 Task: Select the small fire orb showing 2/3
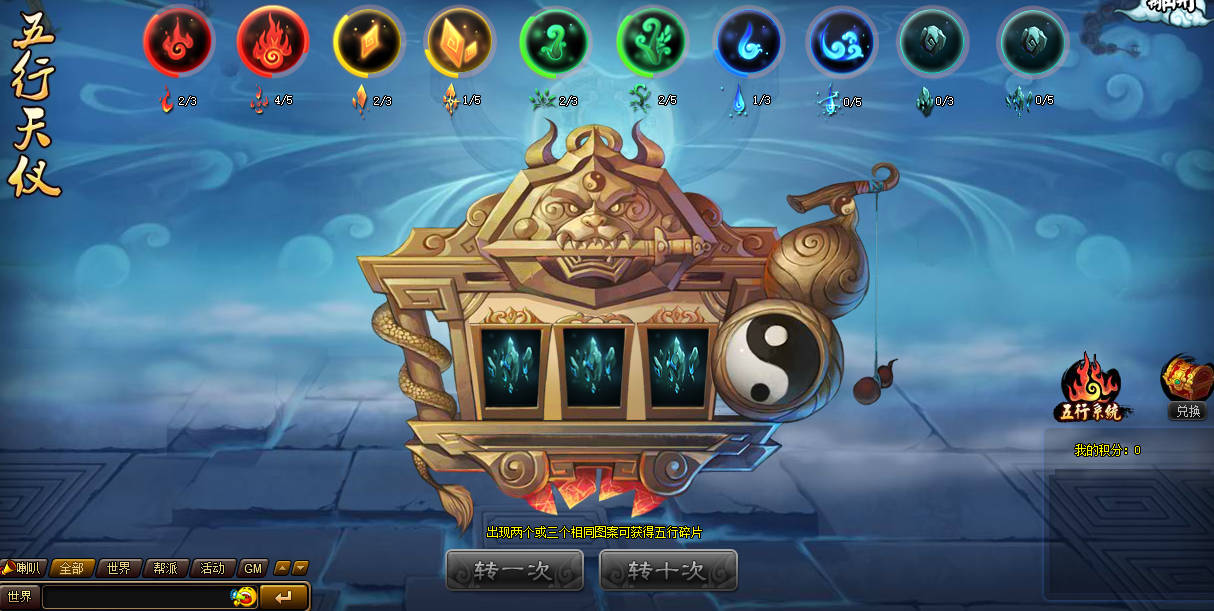point(178,41)
